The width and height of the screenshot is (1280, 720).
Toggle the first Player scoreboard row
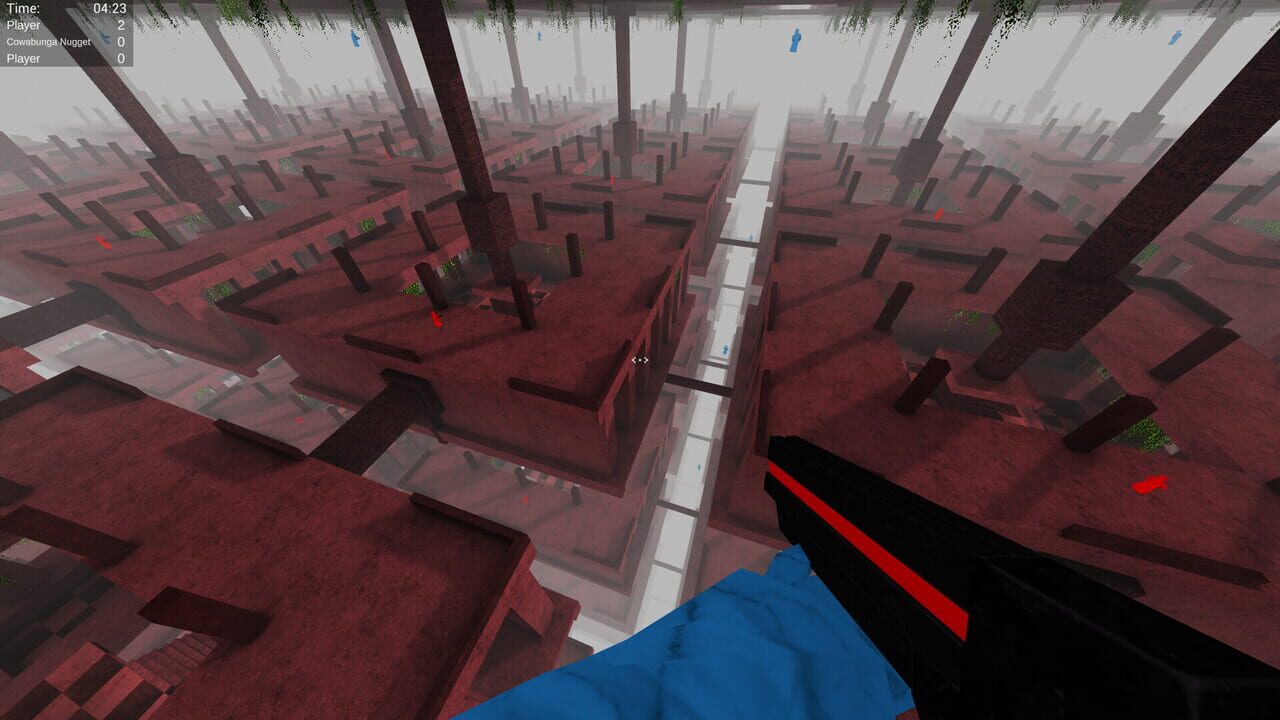click(25, 23)
